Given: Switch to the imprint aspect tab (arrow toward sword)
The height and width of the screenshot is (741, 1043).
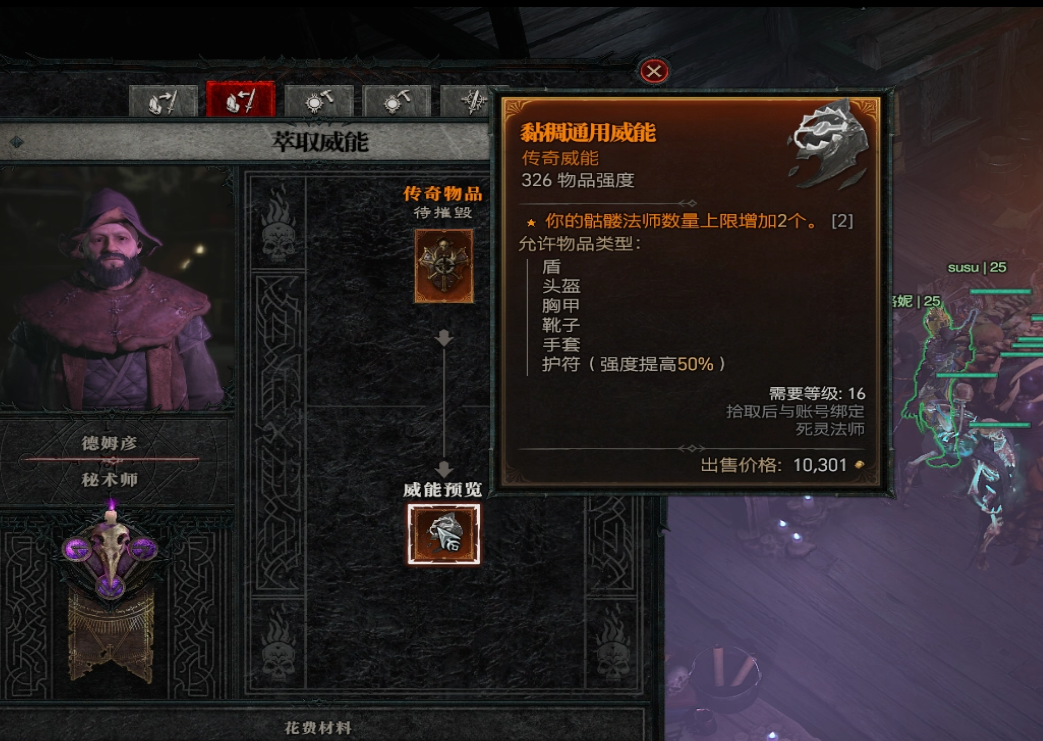Looking at the screenshot, I should 162,102.
